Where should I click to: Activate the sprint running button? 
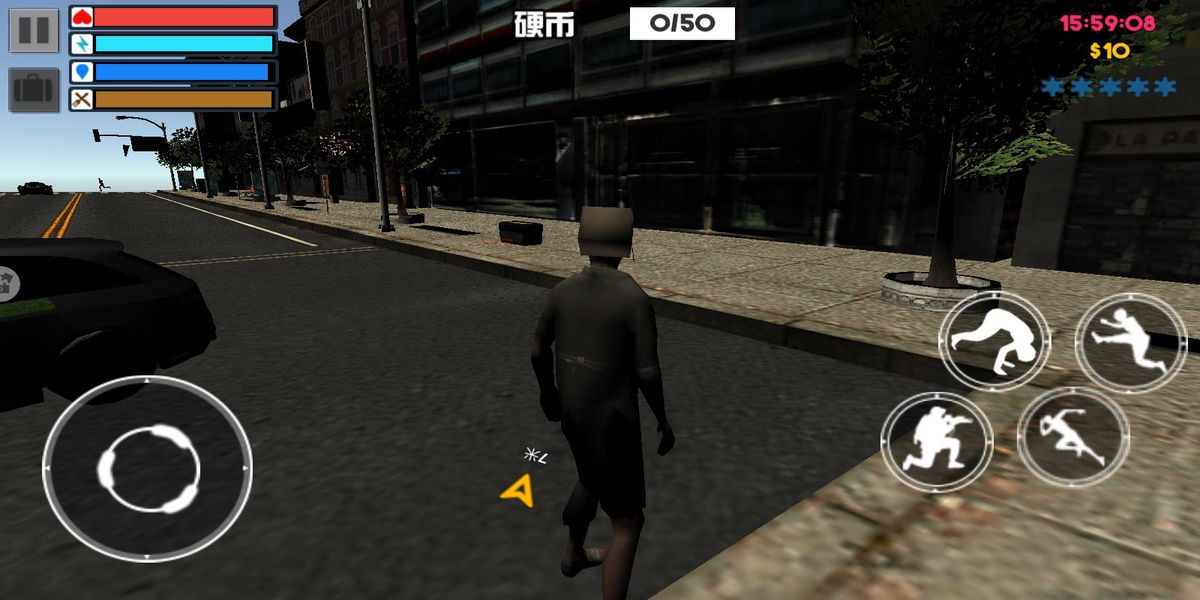point(1073,438)
